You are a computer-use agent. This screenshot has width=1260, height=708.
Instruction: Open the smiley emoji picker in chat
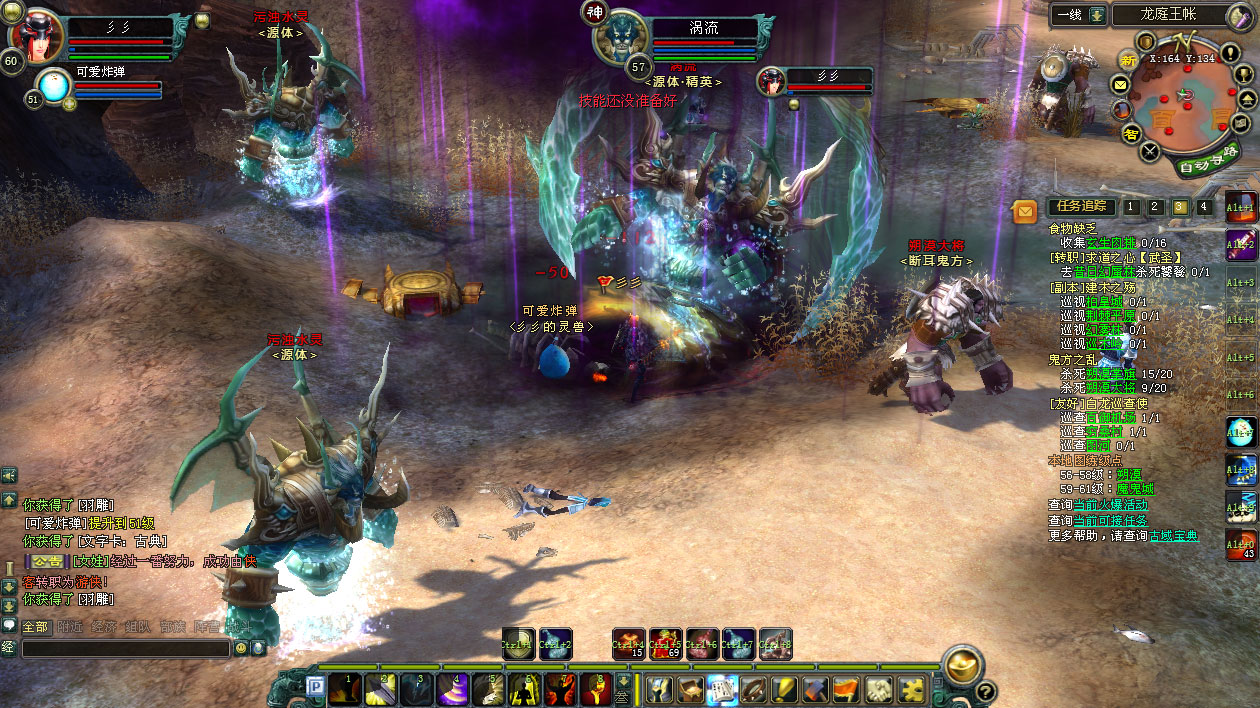point(240,648)
